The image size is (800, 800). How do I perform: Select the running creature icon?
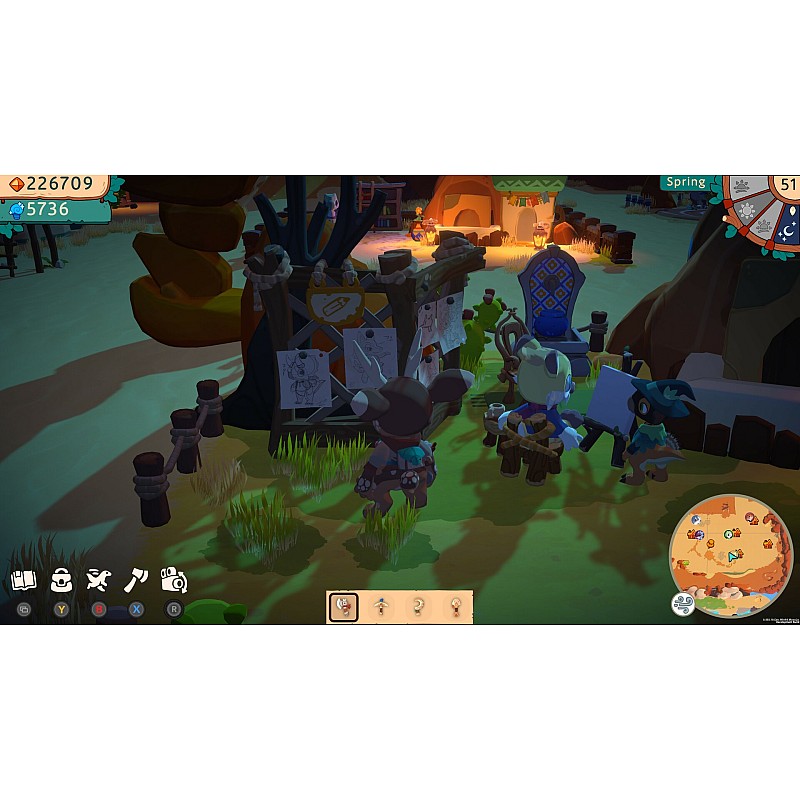97,580
